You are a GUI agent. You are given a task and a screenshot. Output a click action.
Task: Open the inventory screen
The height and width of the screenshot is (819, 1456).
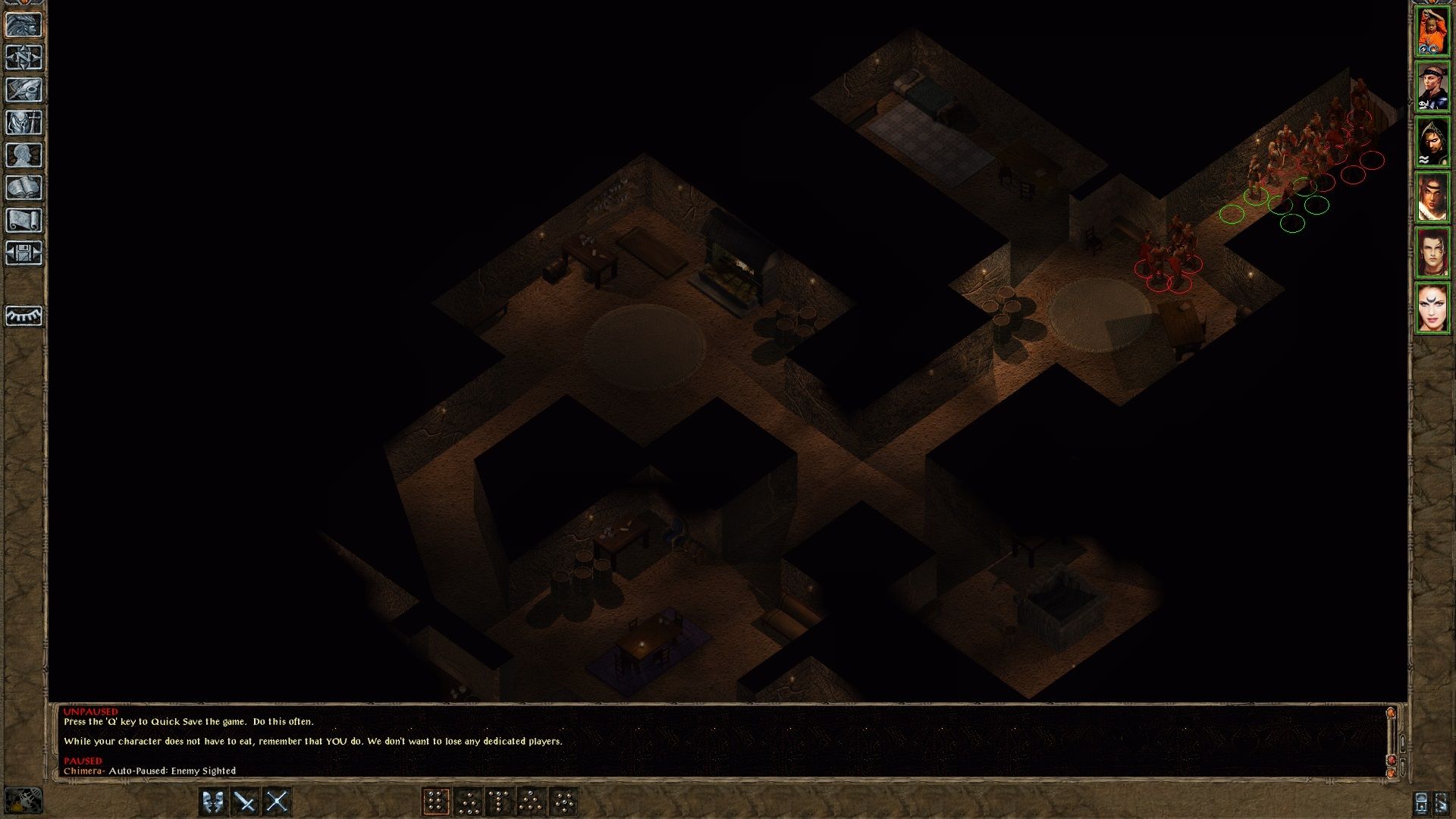(24, 123)
